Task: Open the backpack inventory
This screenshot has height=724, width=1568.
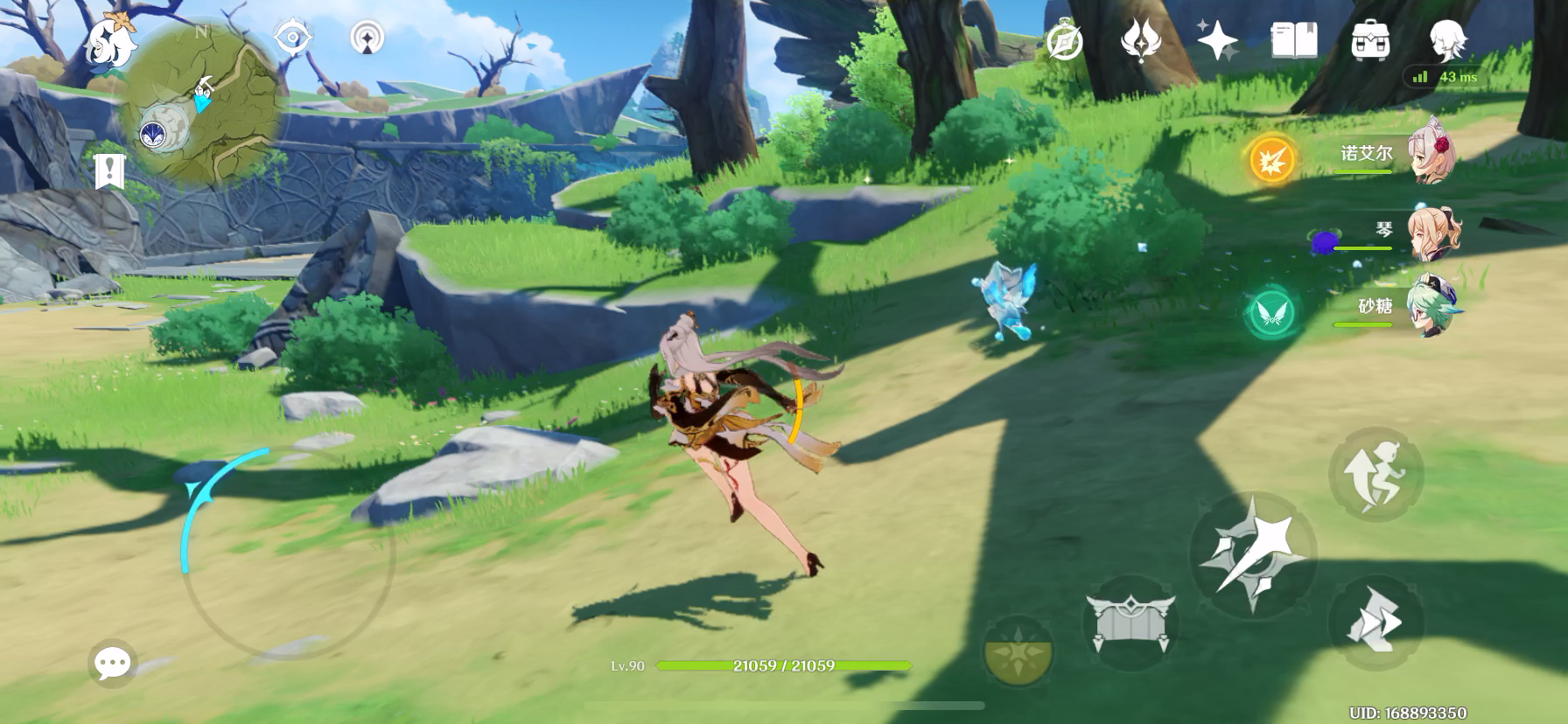Action: (1370, 40)
